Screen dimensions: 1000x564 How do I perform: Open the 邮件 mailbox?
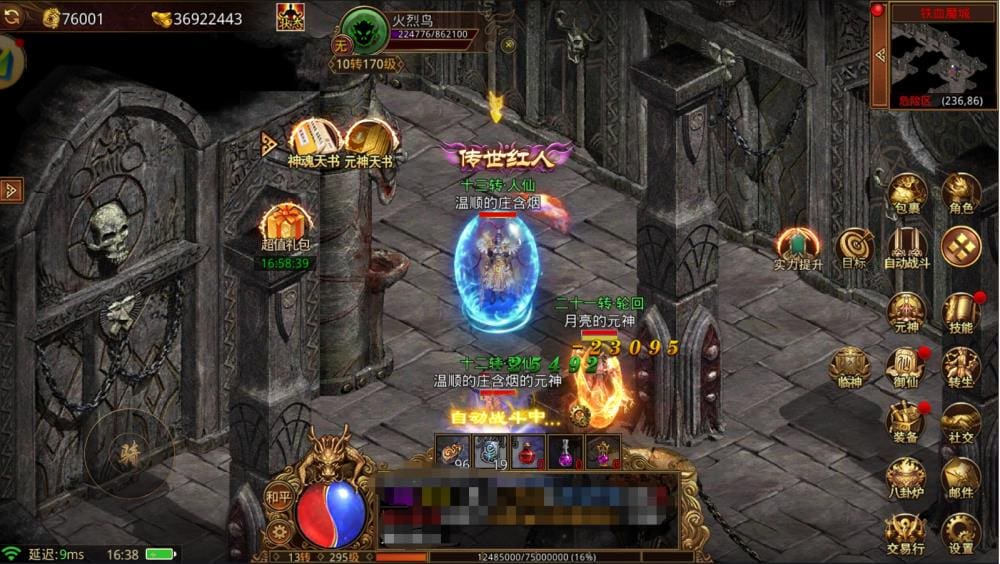(961, 476)
